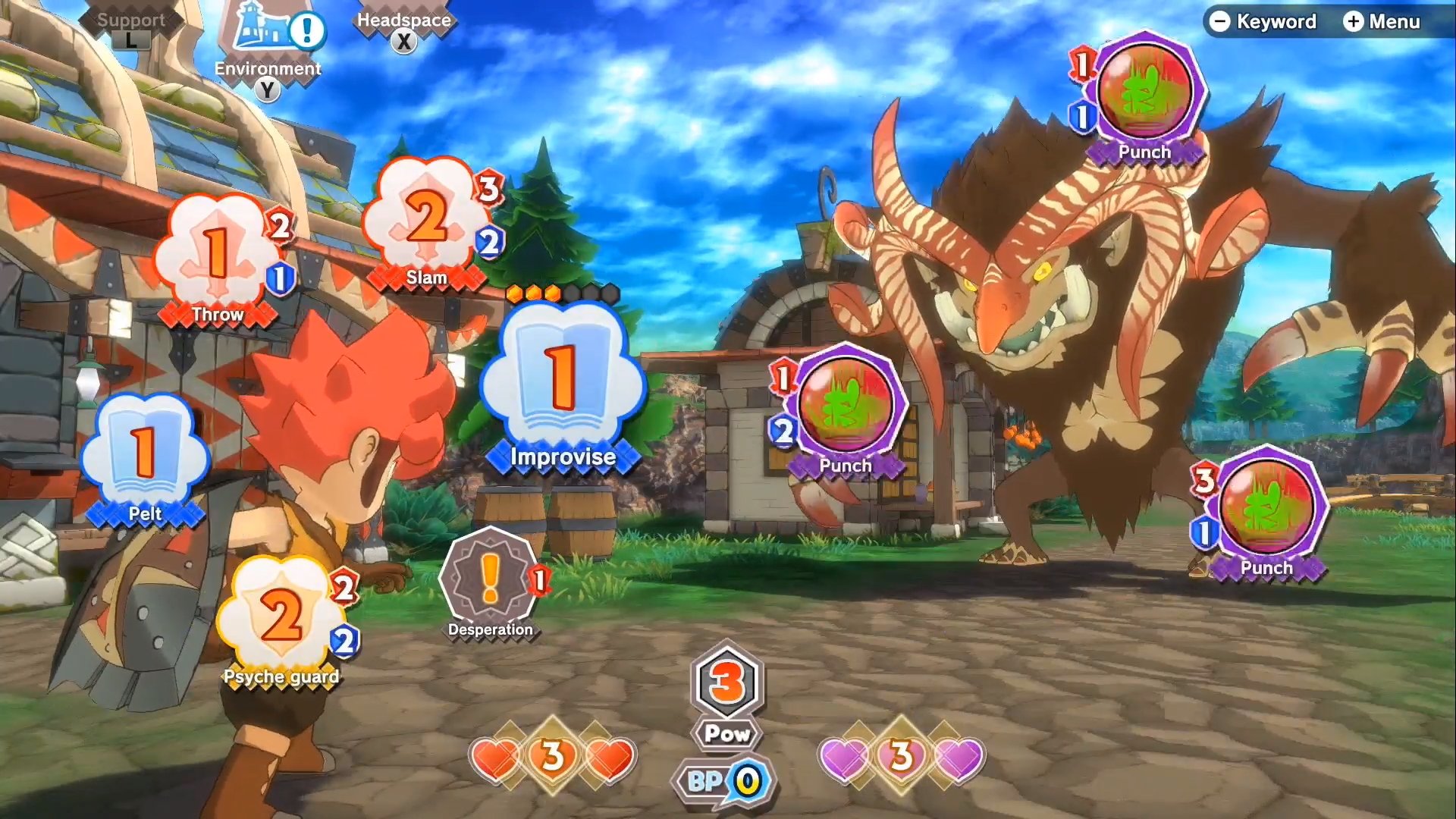This screenshot has height=819, width=1456.
Task: Activate the Desperation option
Action: (490, 580)
